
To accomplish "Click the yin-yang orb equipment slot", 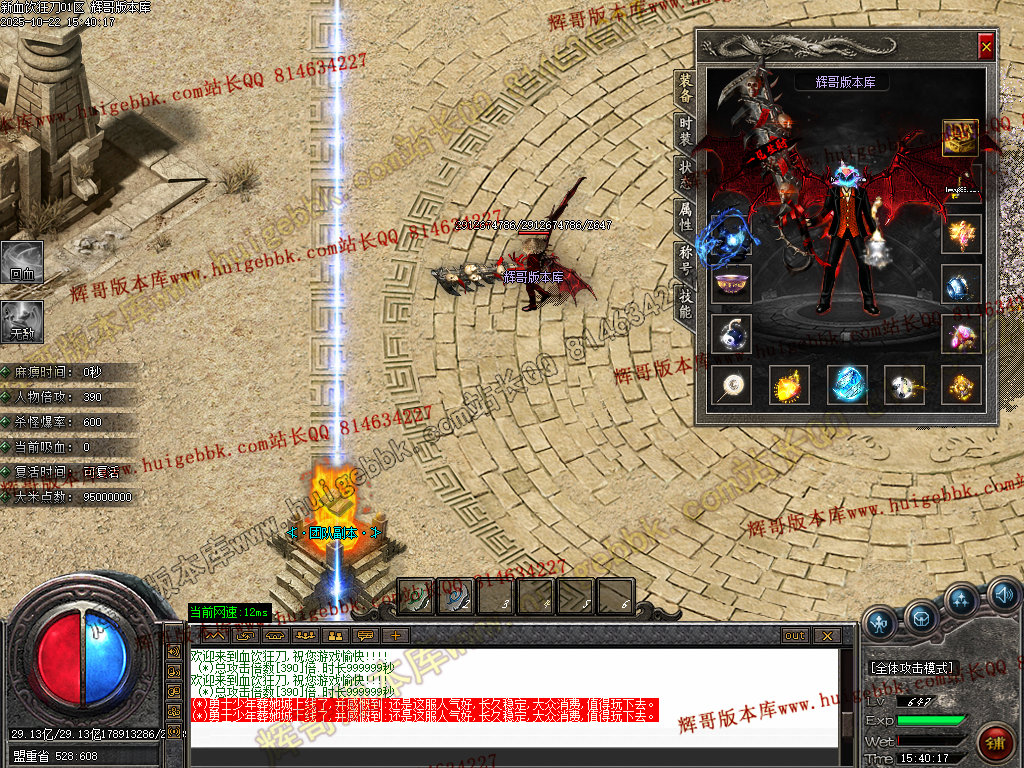I will [x=732, y=334].
